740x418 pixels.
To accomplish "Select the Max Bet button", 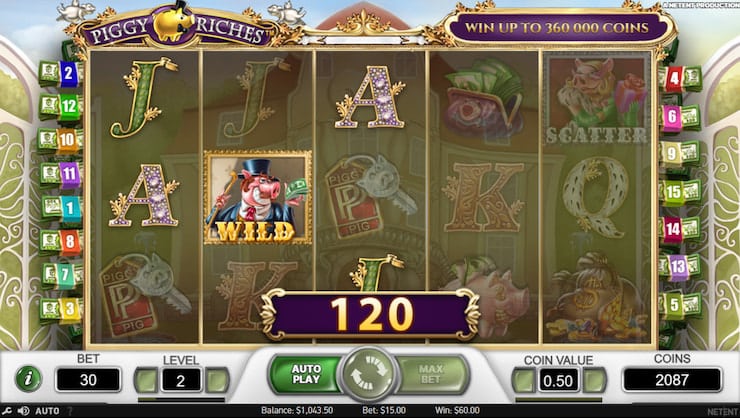I will click(x=430, y=376).
